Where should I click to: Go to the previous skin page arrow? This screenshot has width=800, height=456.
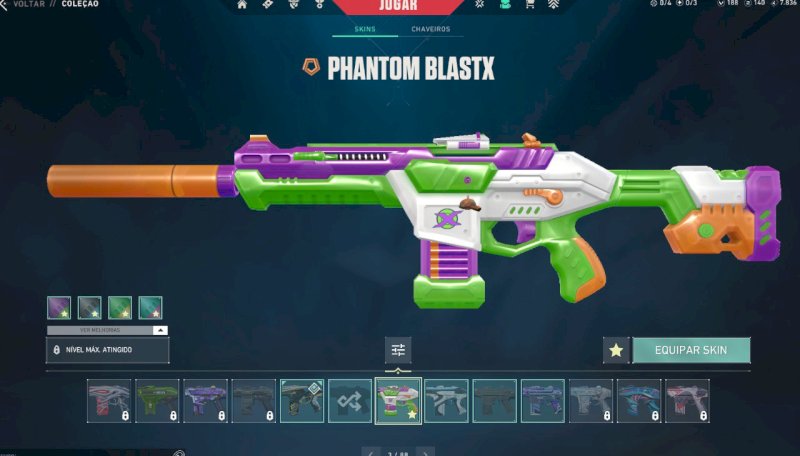coord(370,452)
